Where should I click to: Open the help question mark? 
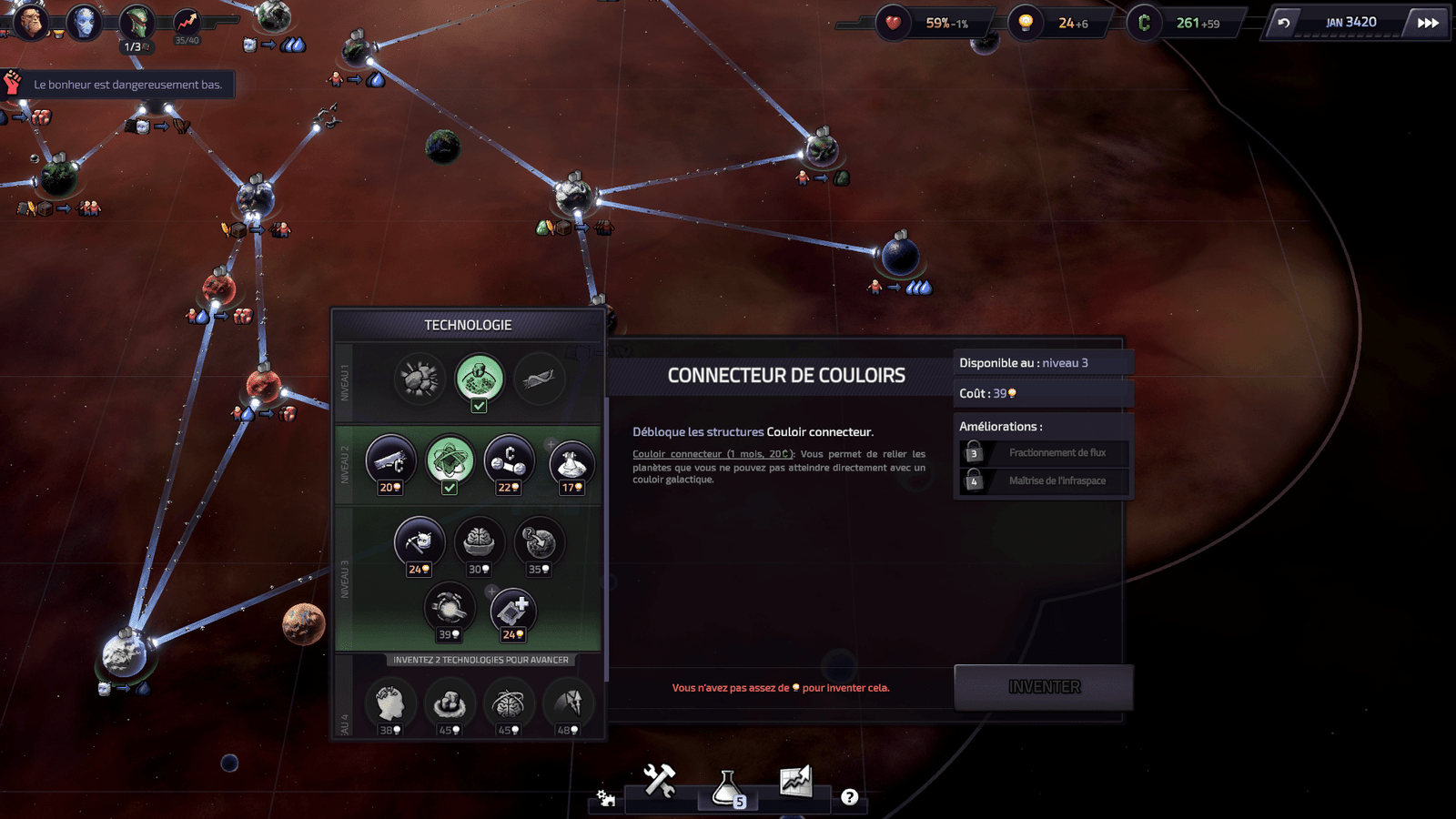pyautogui.click(x=849, y=797)
